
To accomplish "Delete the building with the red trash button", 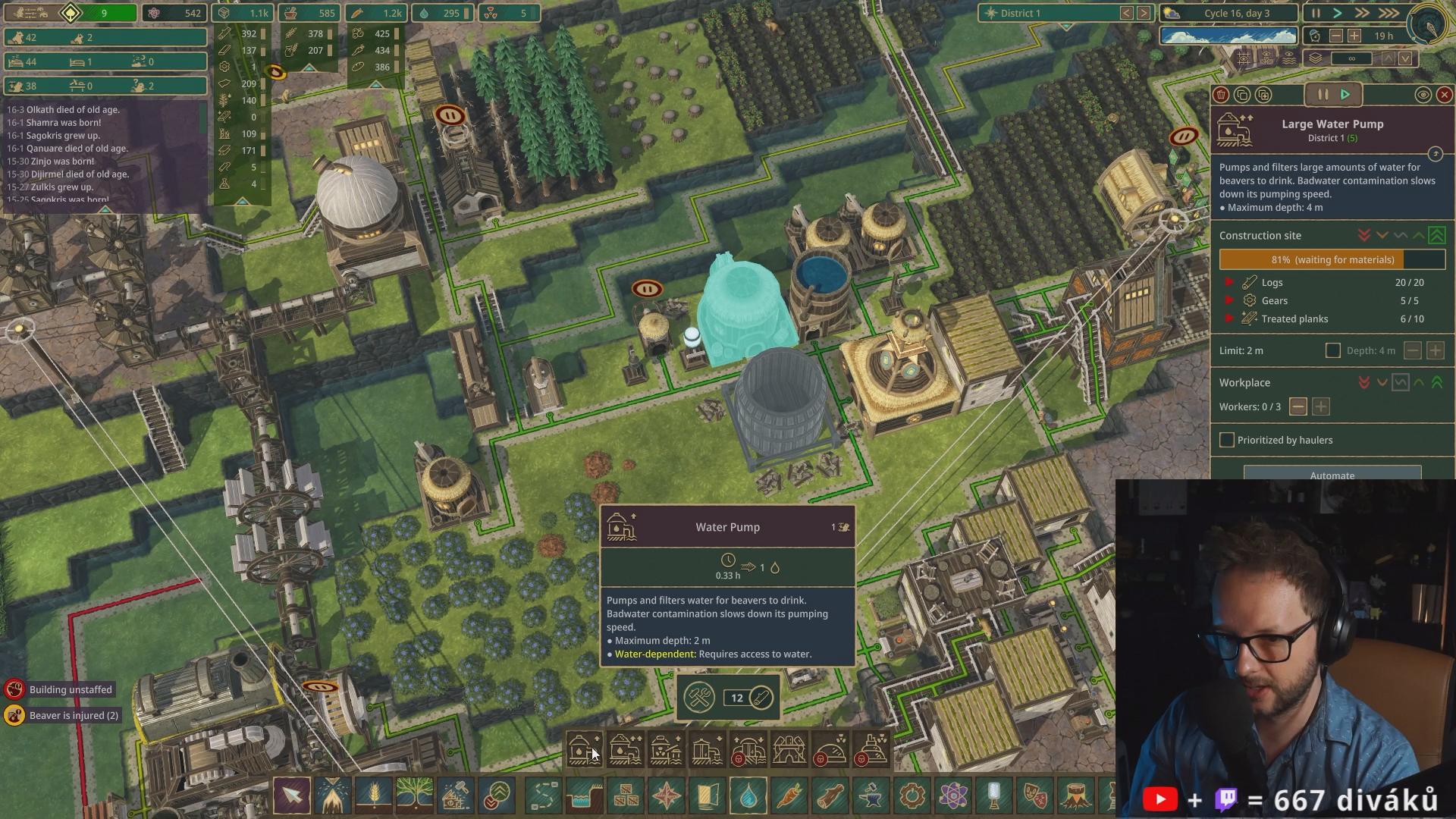I will pos(1221,95).
